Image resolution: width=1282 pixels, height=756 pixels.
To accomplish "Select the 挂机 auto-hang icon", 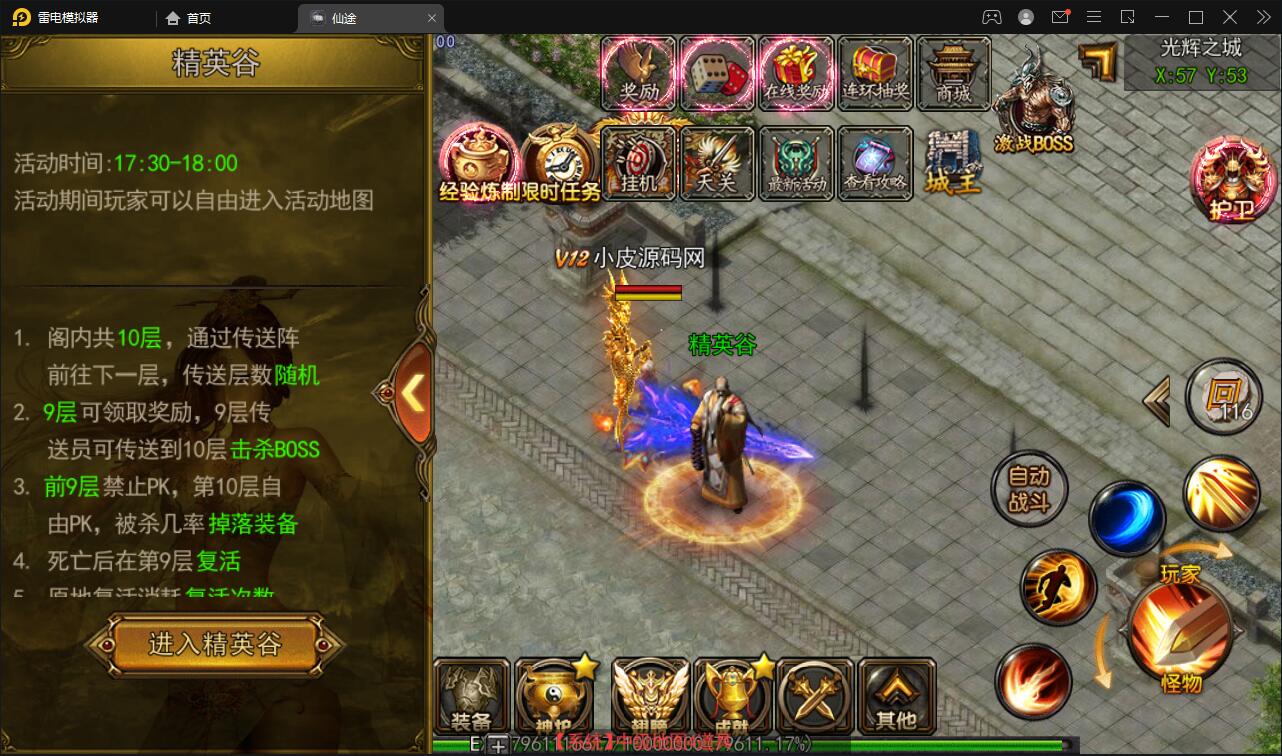I will point(639,163).
